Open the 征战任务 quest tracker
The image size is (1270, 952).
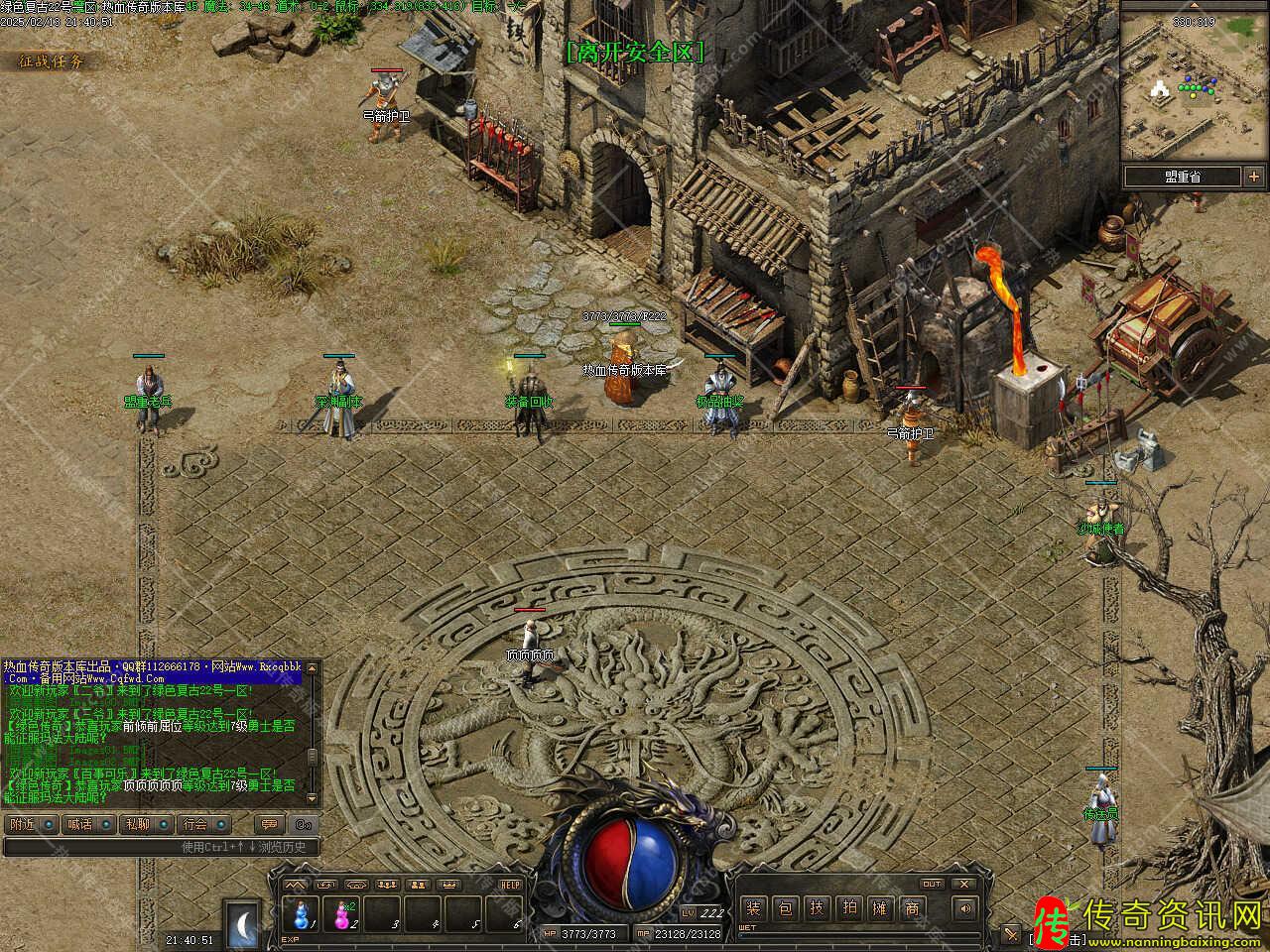[x=52, y=61]
